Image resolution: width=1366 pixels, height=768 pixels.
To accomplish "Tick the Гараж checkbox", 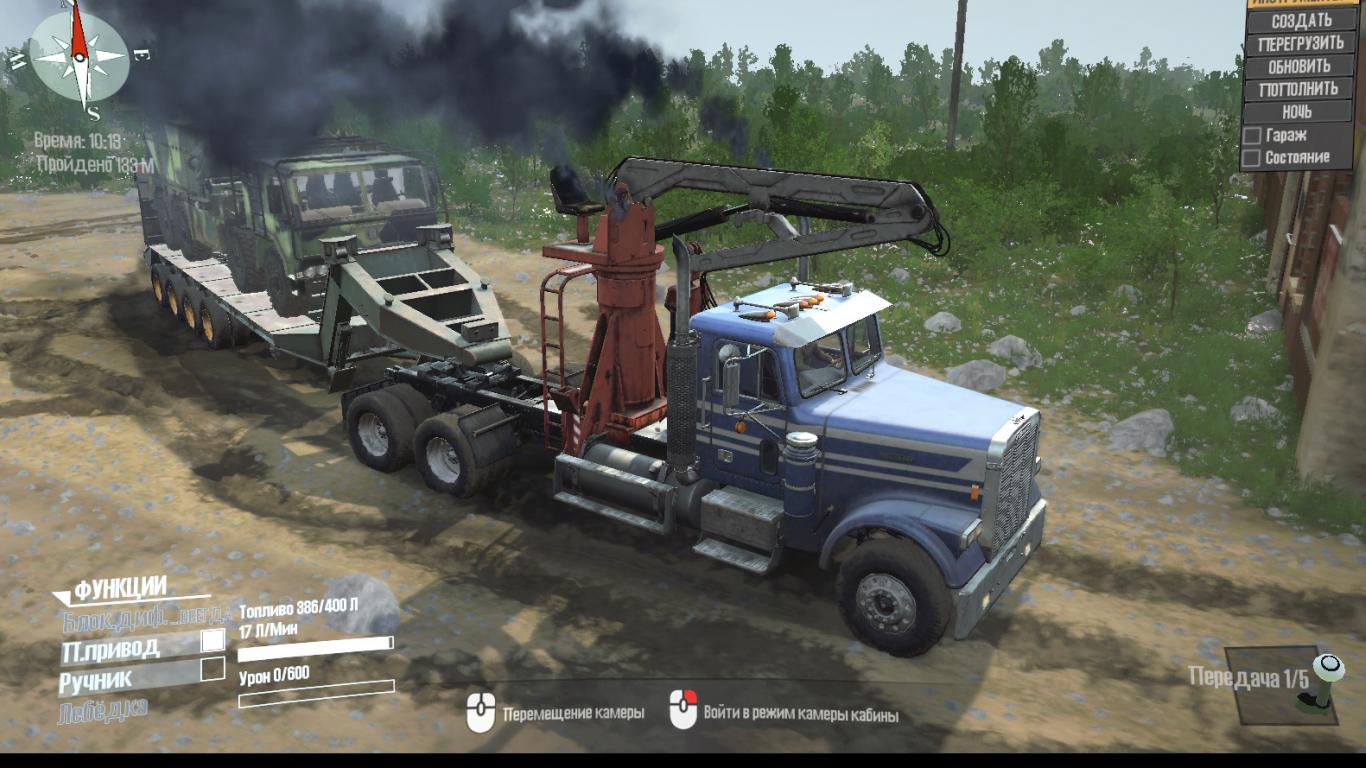I will 1251,135.
